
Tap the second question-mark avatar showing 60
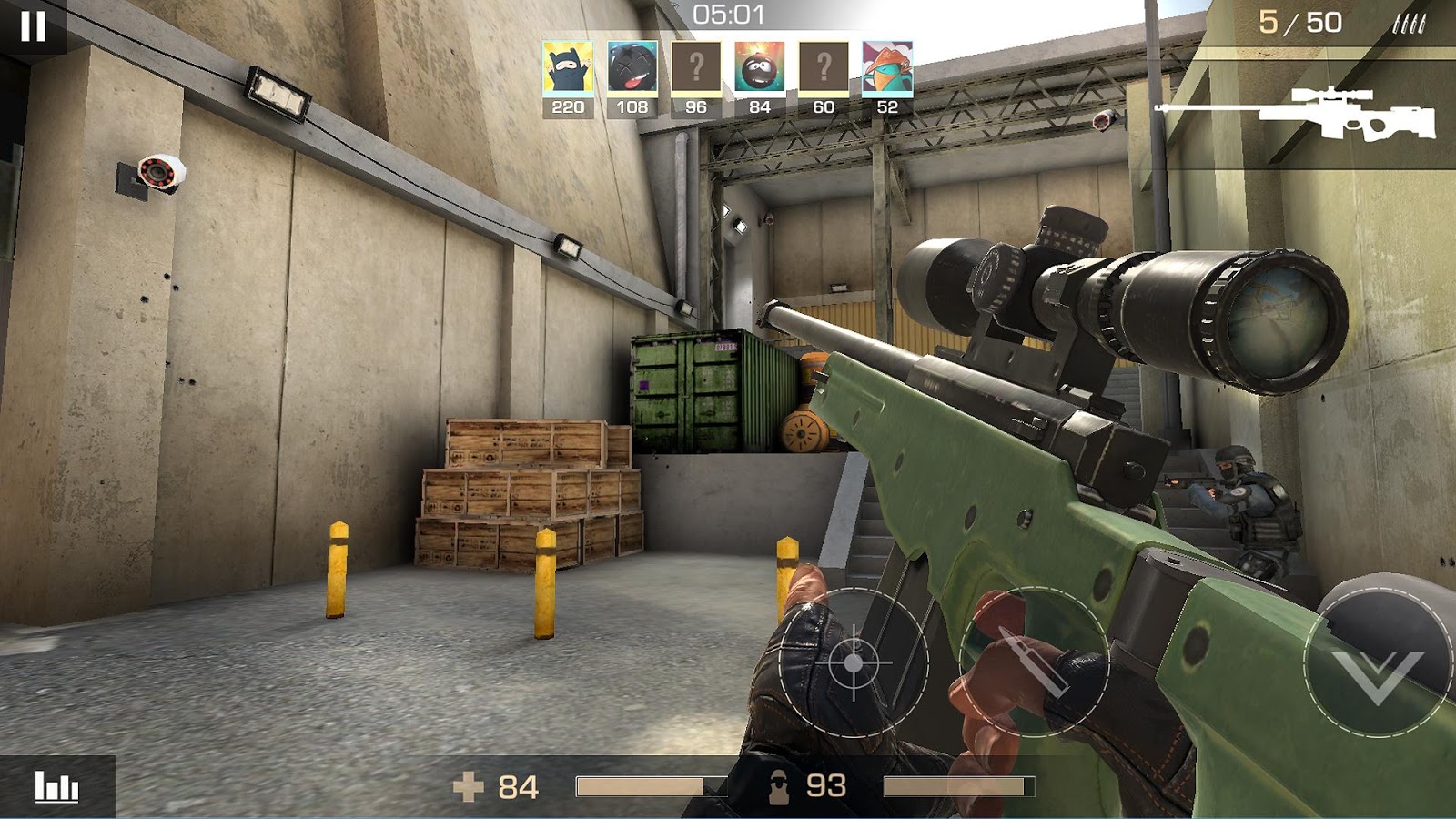(x=823, y=68)
